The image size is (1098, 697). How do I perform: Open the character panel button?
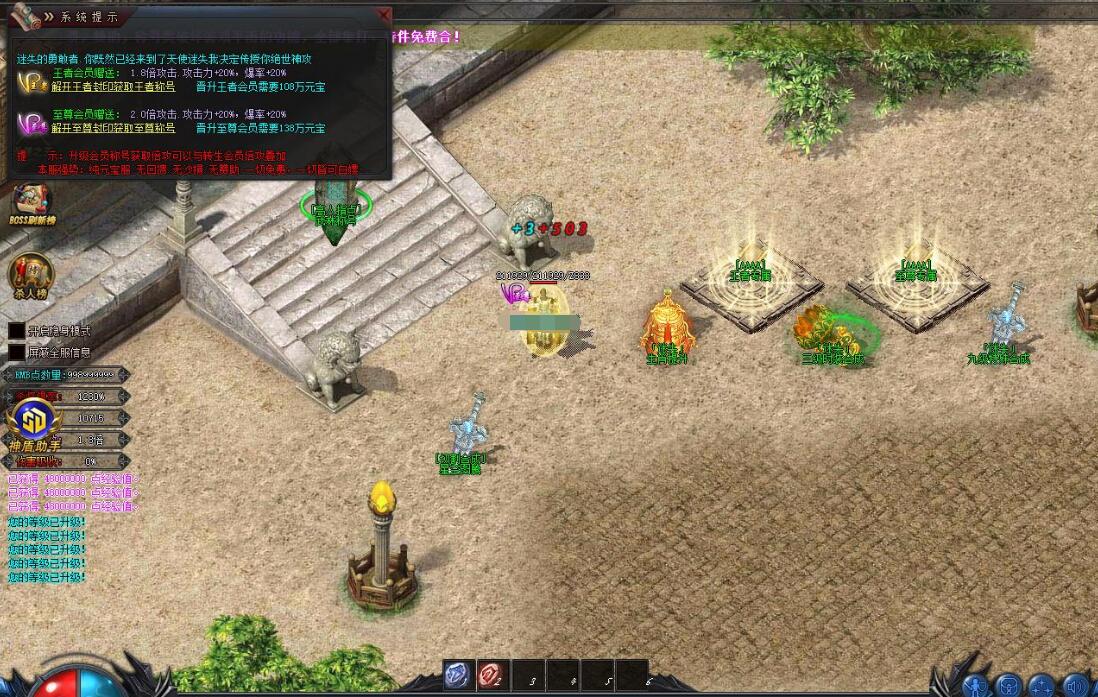coord(975,686)
